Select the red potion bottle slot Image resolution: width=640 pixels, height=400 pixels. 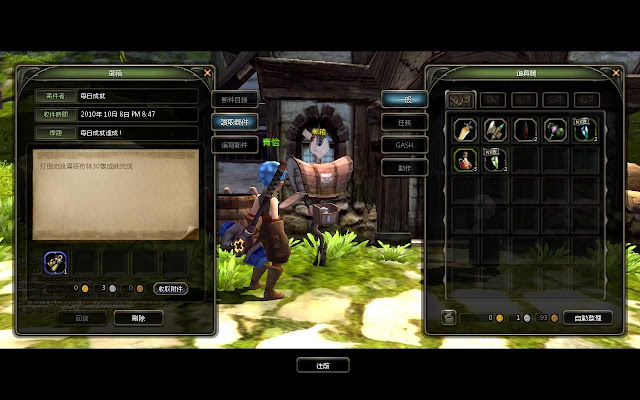(x=463, y=160)
